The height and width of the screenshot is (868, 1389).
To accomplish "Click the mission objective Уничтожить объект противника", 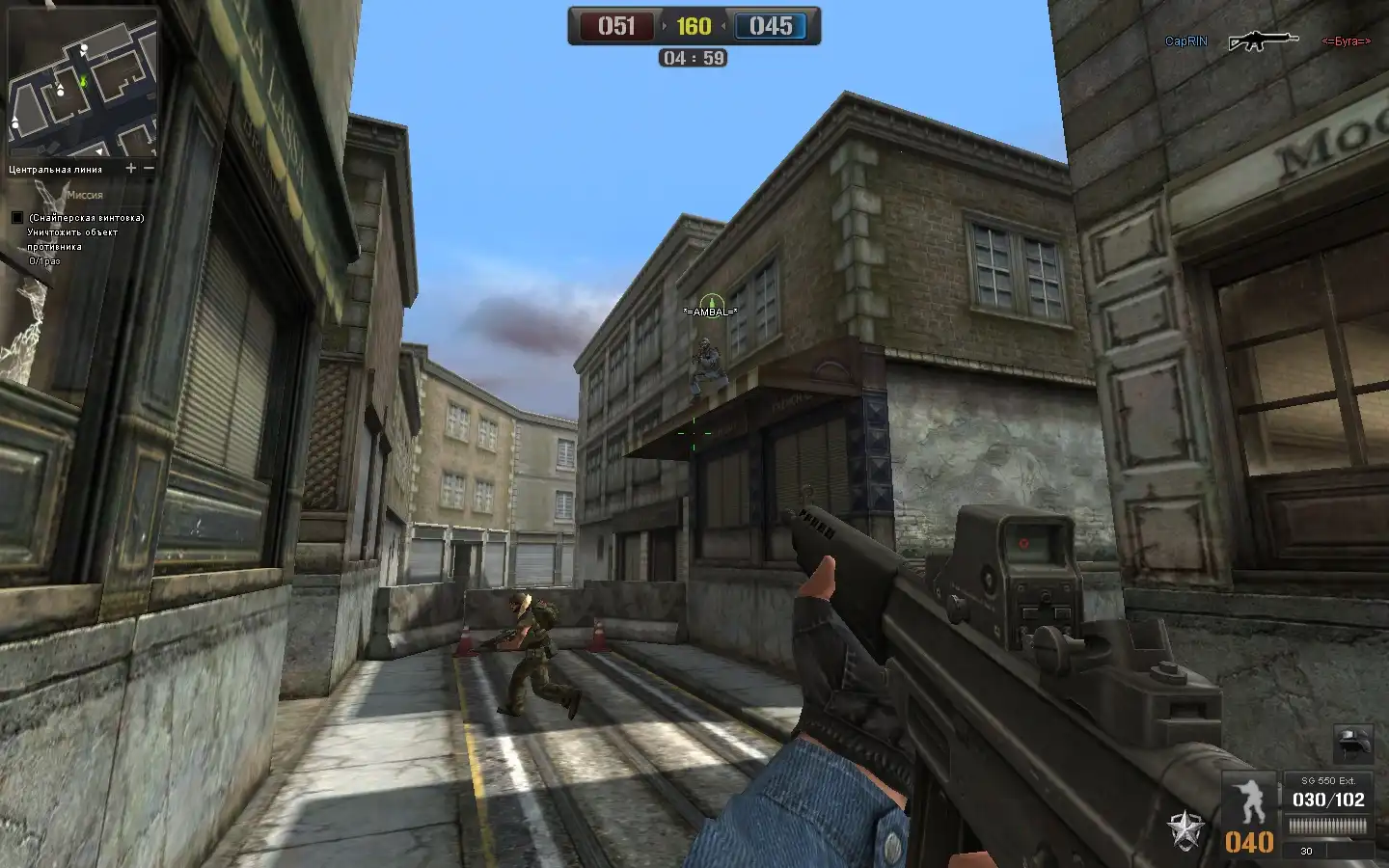I will (71, 239).
